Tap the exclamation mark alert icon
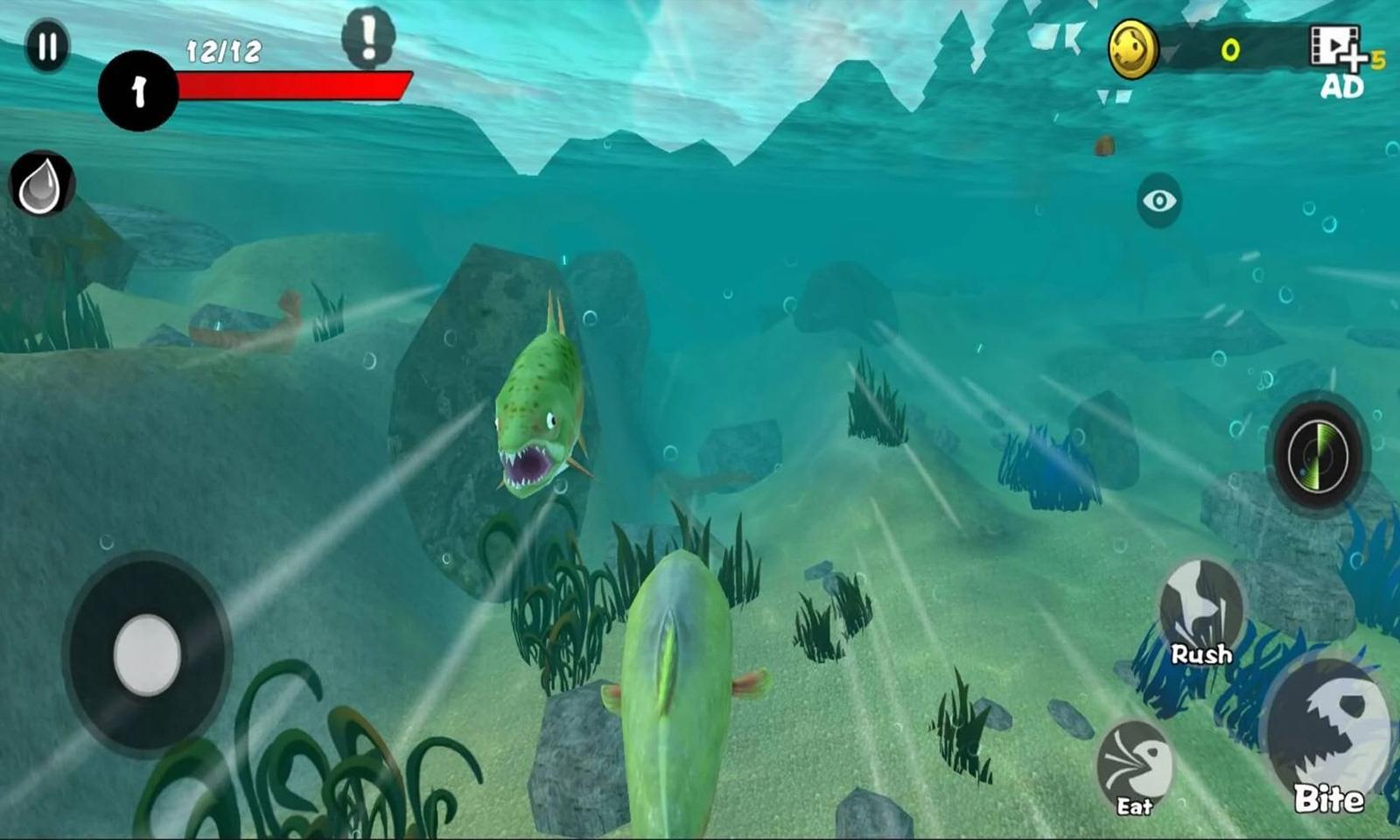1400x840 pixels. (368, 38)
